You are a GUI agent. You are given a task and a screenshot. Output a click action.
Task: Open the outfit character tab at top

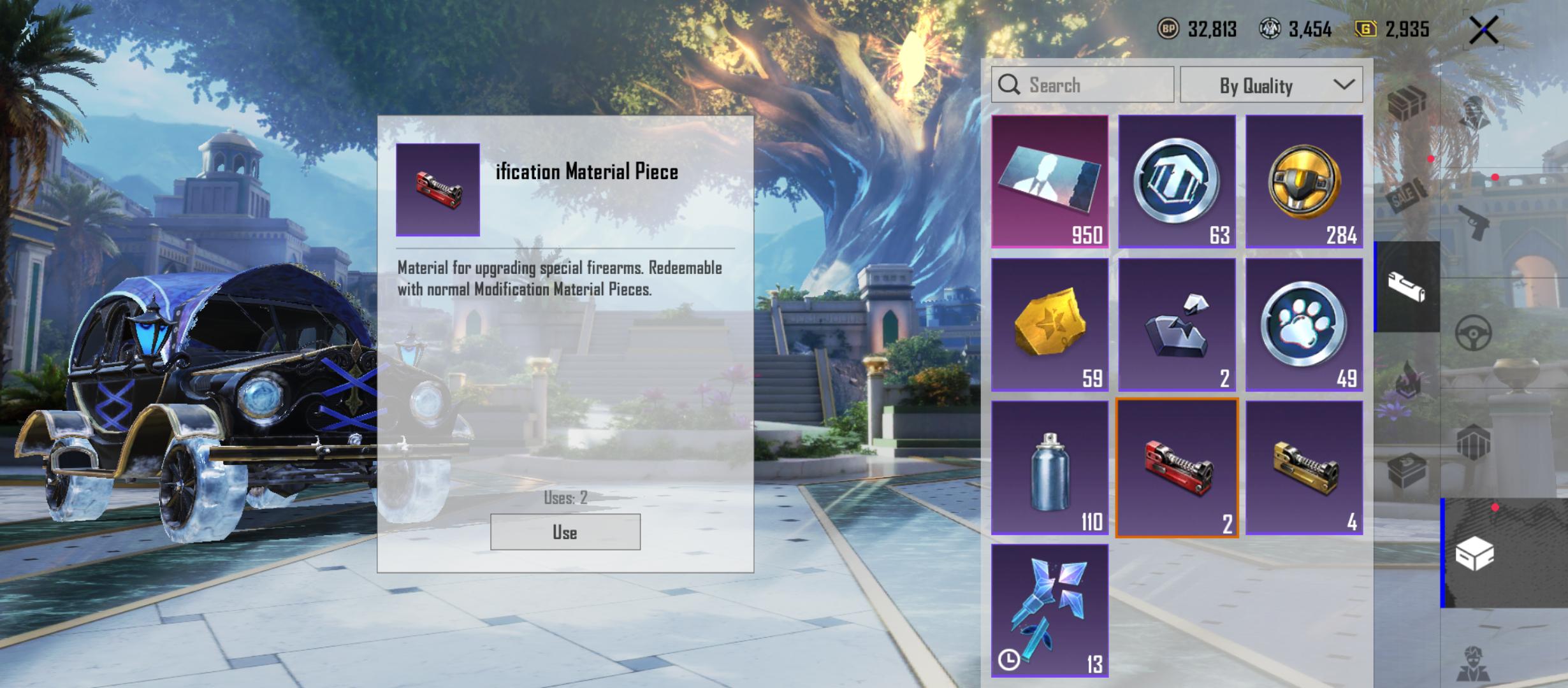[1474, 113]
